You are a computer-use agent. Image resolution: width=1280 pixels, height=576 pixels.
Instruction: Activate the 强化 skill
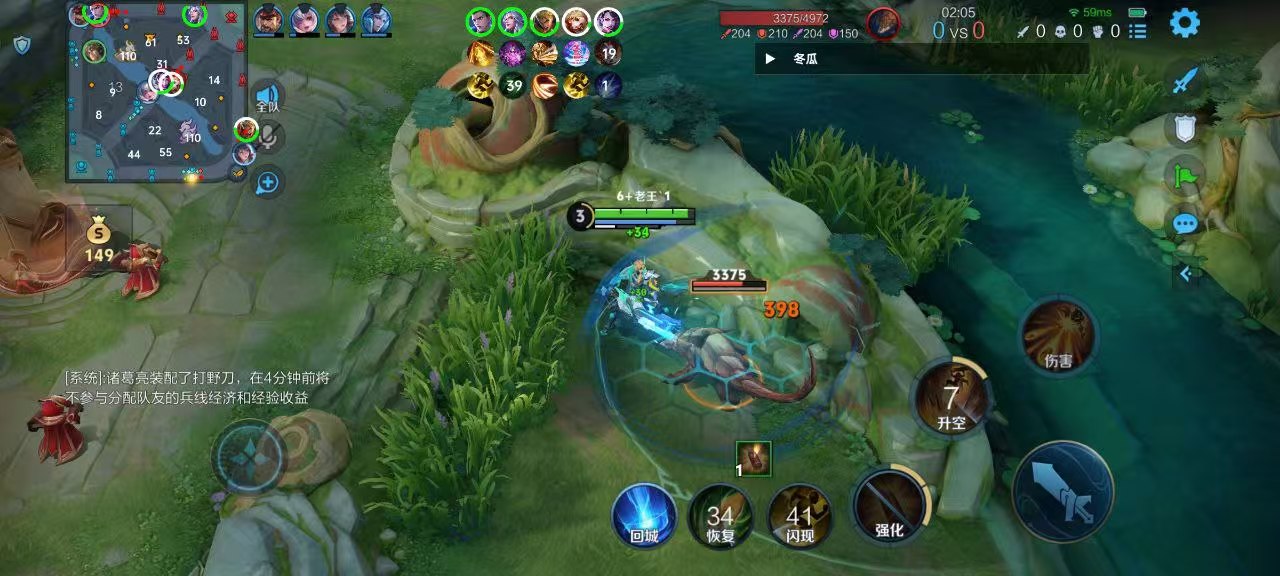[889, 505]
